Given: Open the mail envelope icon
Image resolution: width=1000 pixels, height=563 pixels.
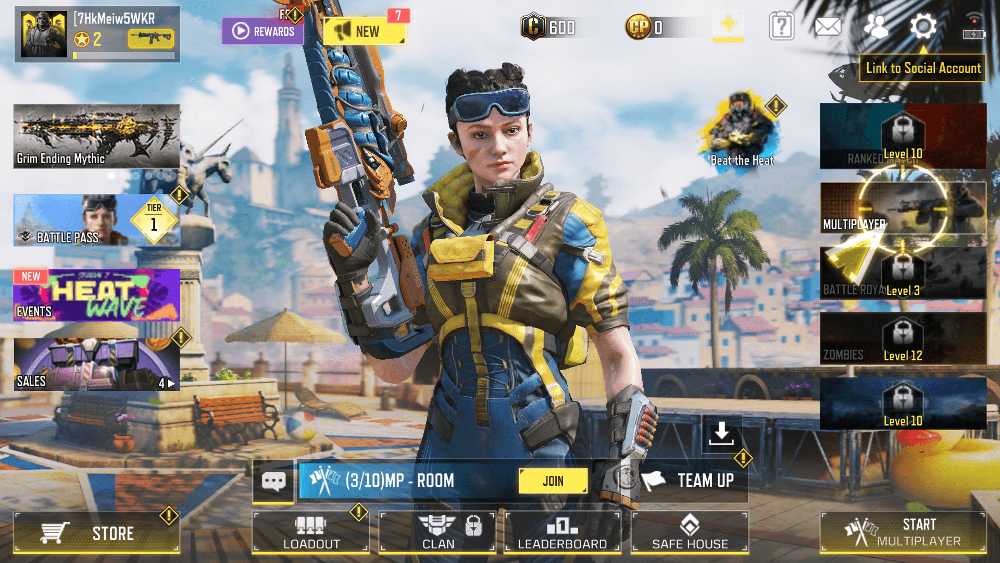Looking at the screenshot, I should [x=827, y=27].
